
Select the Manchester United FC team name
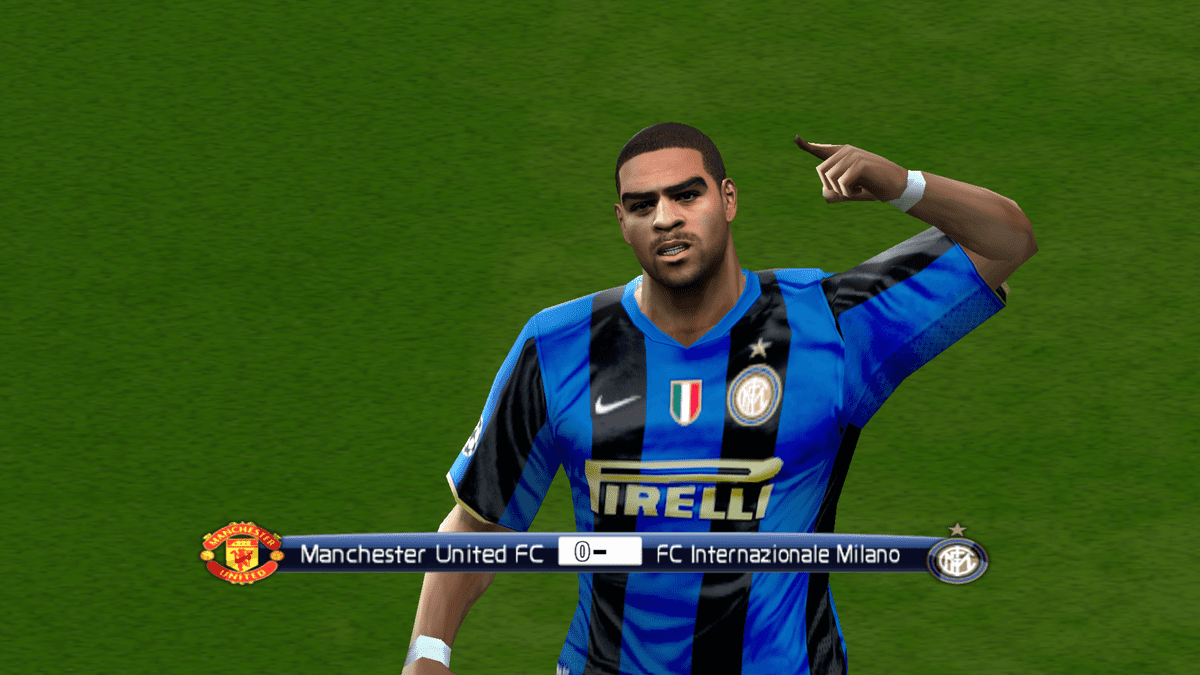[x=421, y=554]
